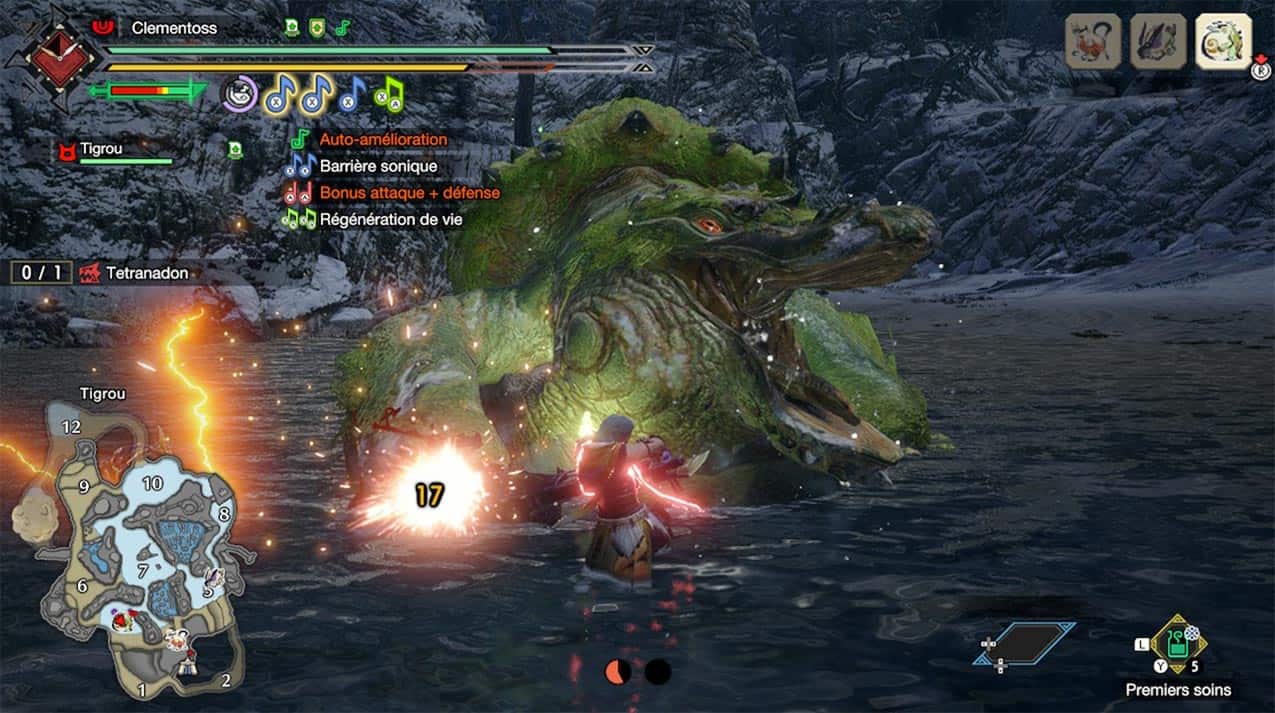1275x713 pixels.
Task: Click area 10 on the minimap
Action: pos(152,483)
